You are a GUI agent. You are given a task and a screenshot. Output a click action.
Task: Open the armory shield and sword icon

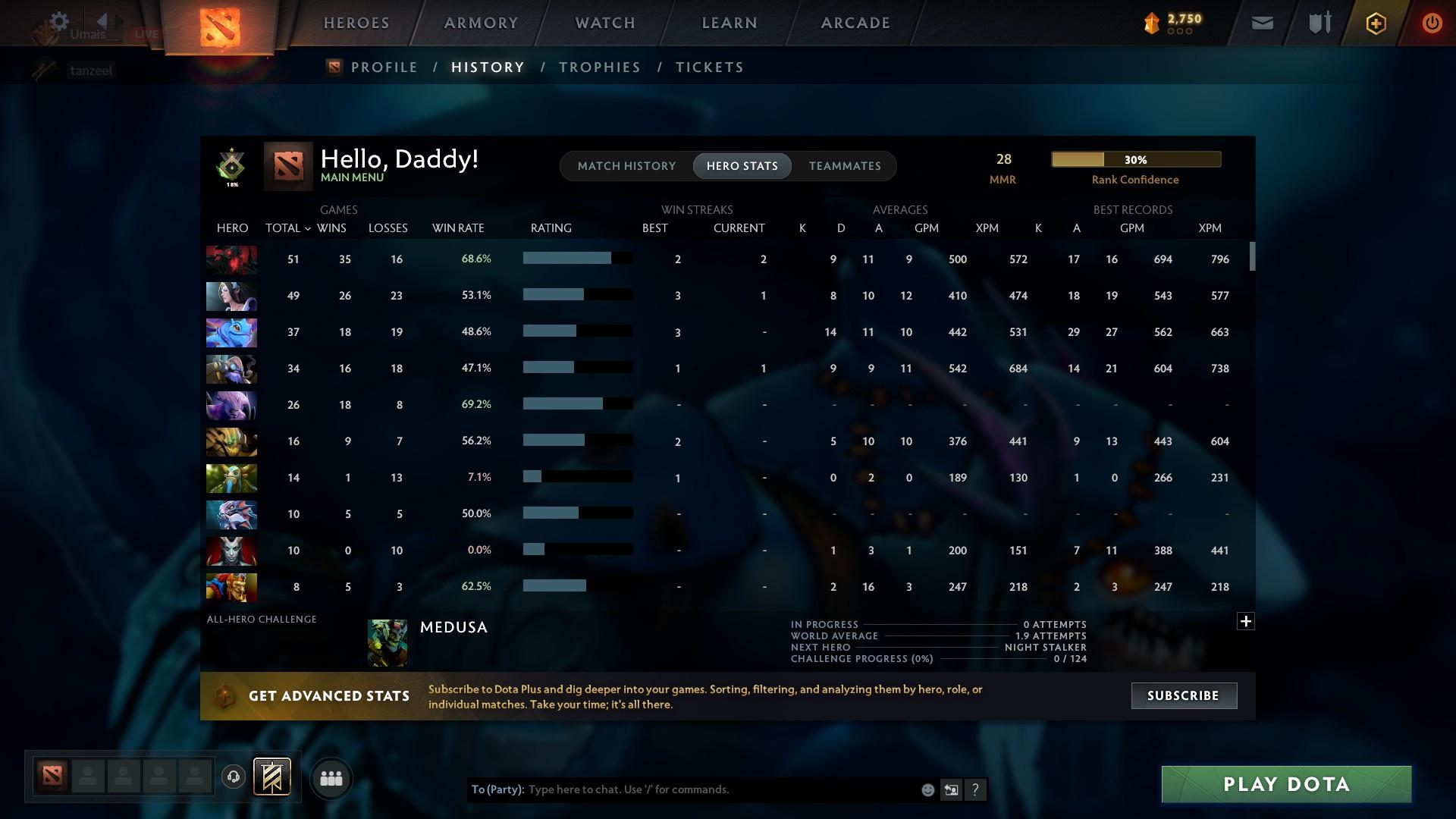click(x=1318, y=23)
